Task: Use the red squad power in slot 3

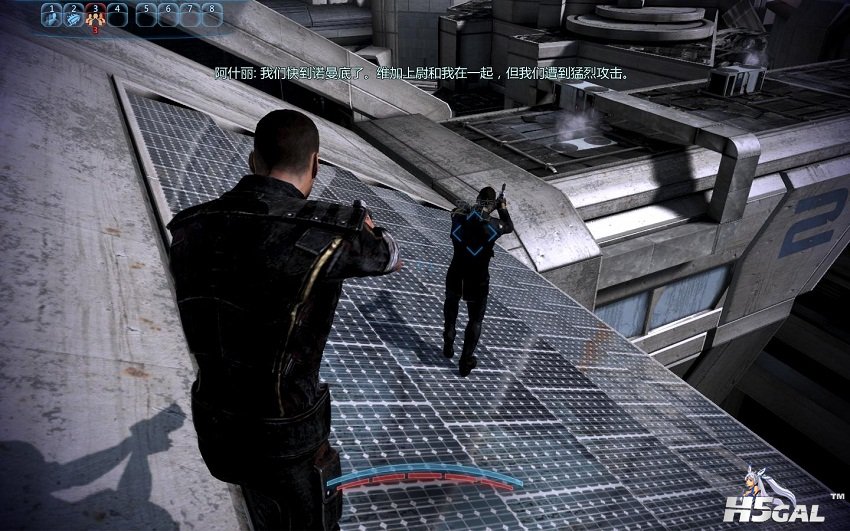Action: pyautogui.click(x=95, y=15)
